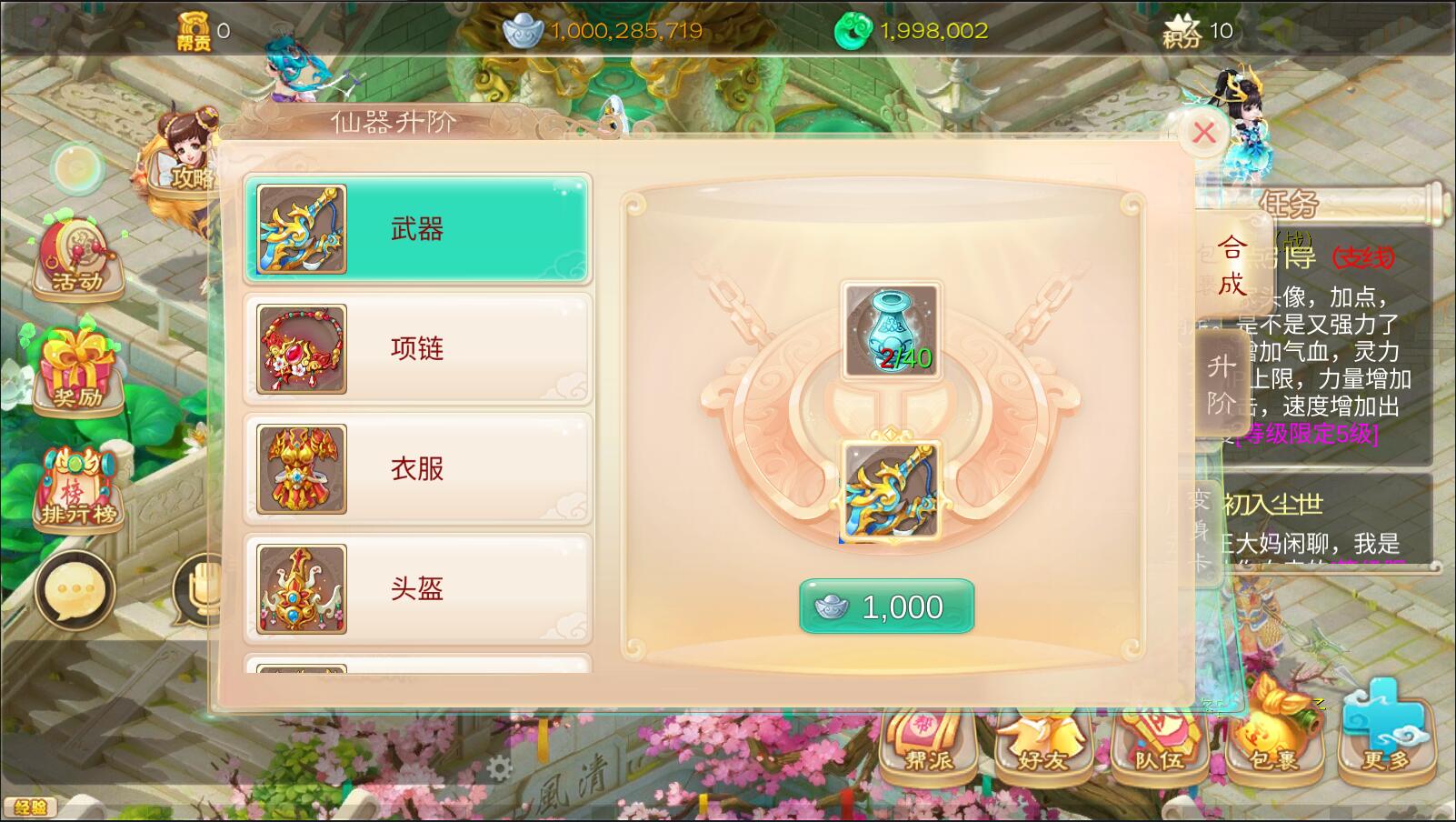
Task: Select the 项链 necklace category
Action: (x=418, y=348)
